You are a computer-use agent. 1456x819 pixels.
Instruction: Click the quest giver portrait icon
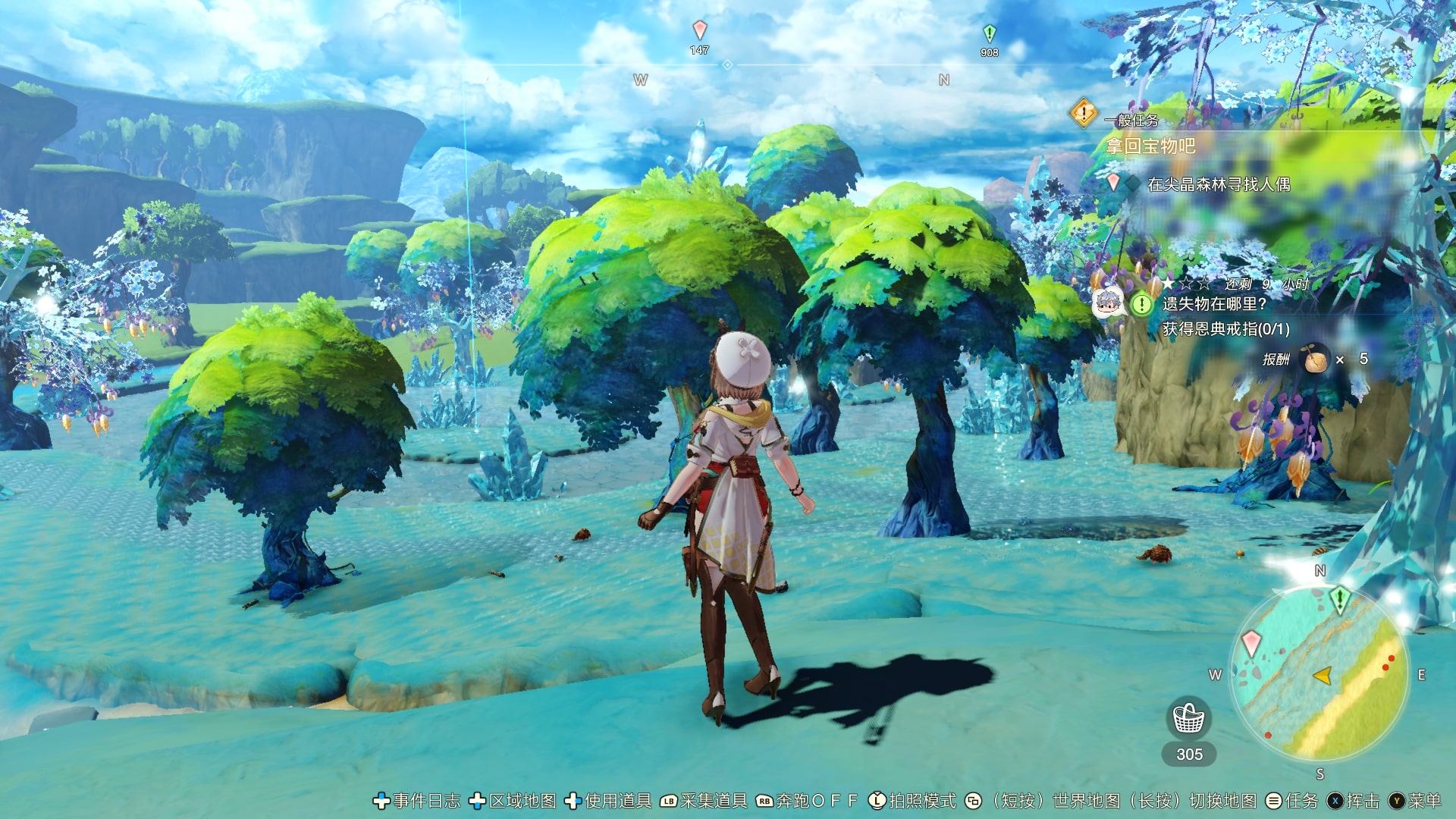click(1108, 304)
